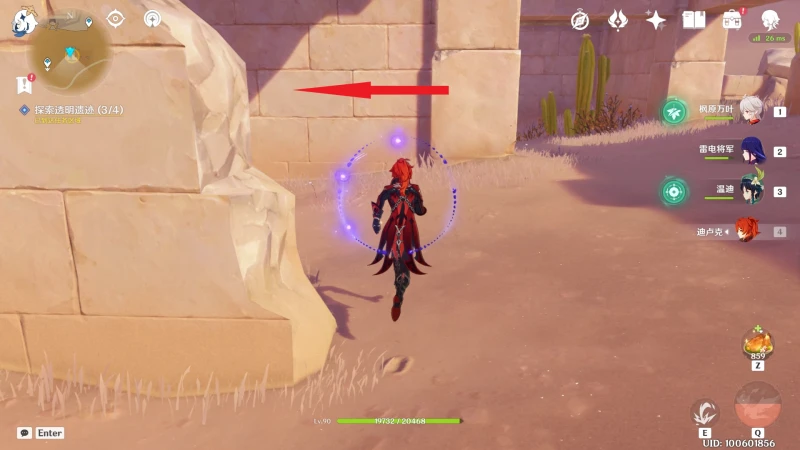Activate the elemental sight eye icon
The height and width of the screenshot is (450, 800).
click(x=116, y=18)
